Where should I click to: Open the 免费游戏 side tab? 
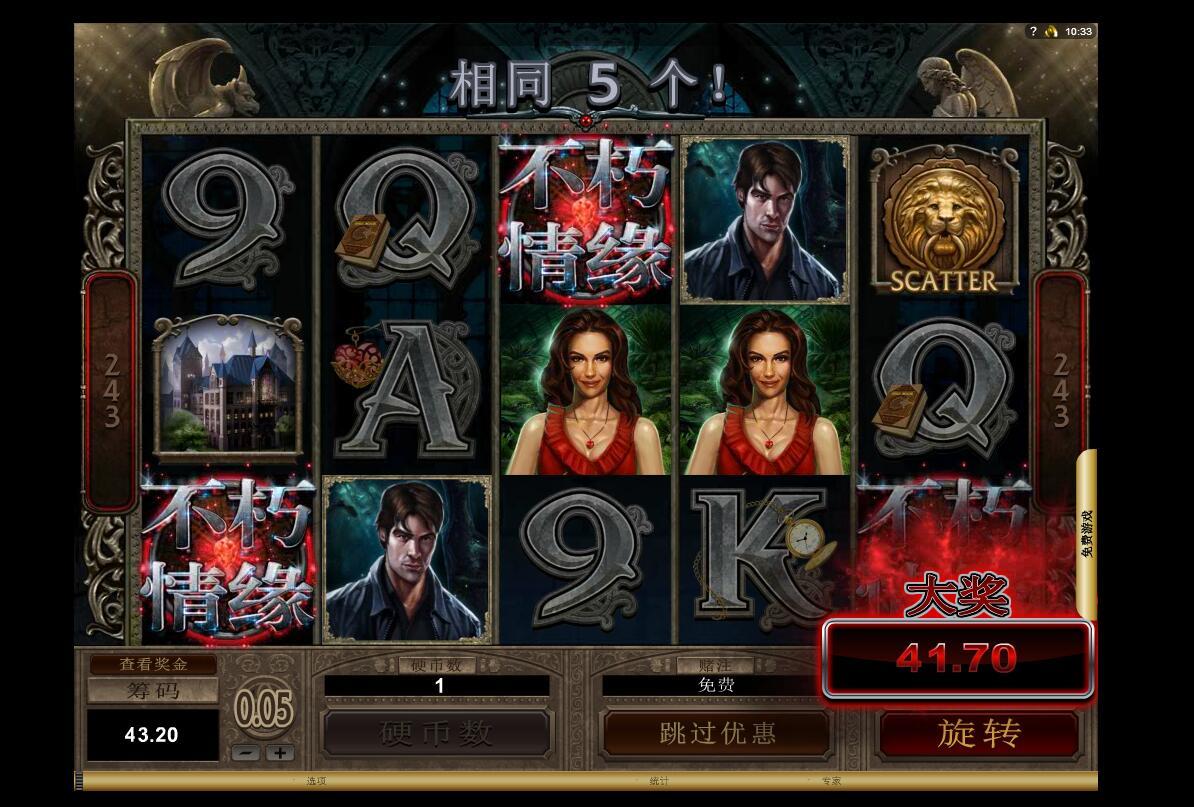tap(1087, 533)
